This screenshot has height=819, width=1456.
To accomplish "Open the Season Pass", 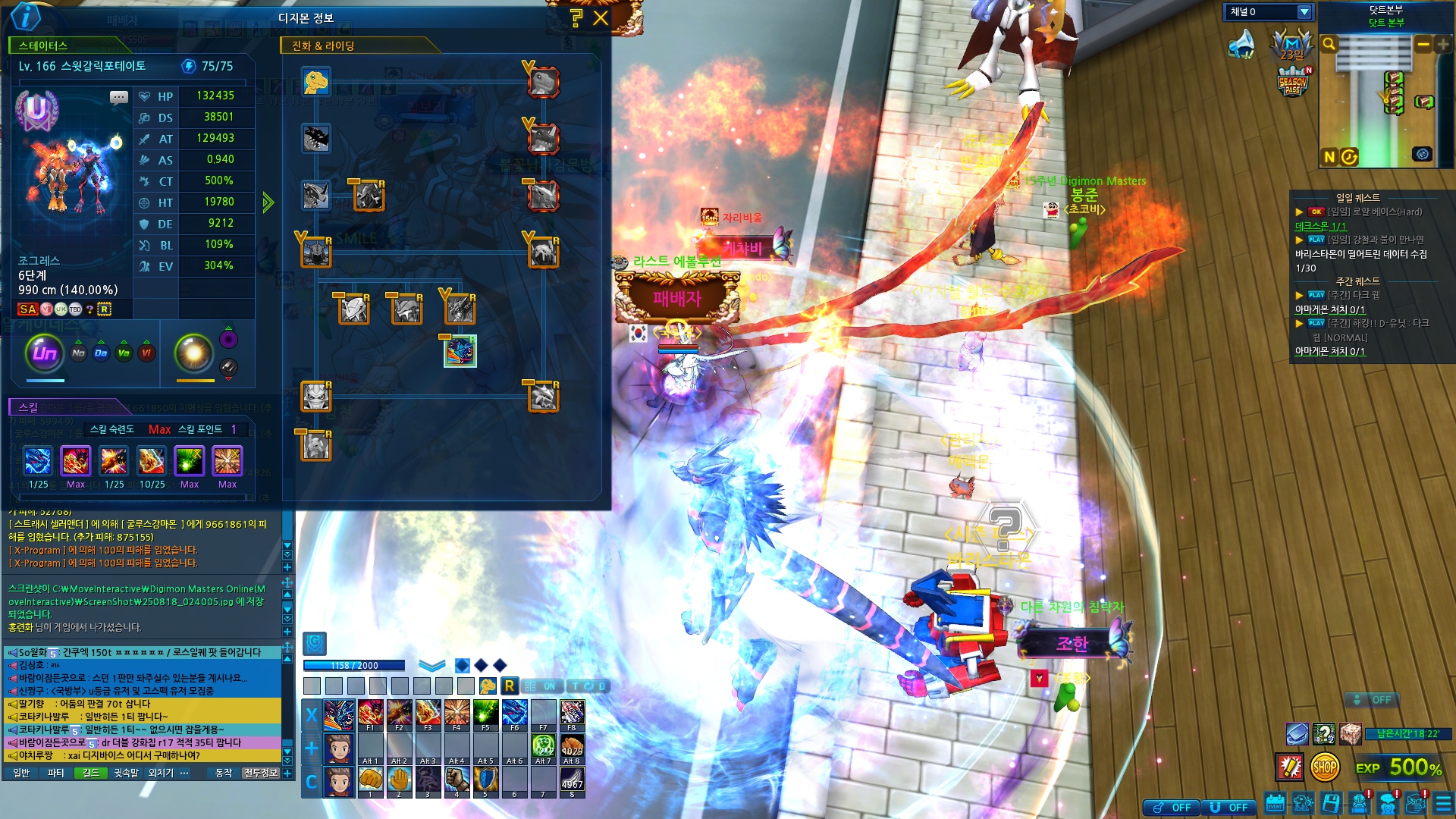I will (1293, 82).
